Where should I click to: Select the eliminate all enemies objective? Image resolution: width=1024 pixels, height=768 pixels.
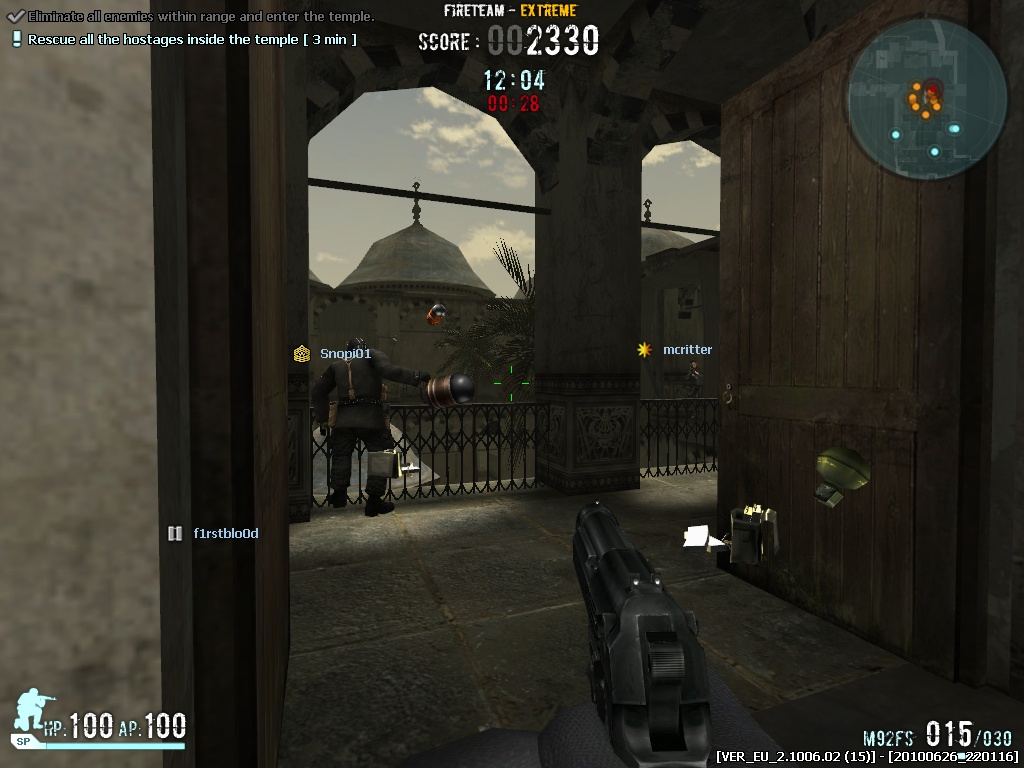click(x=200, y=17)
